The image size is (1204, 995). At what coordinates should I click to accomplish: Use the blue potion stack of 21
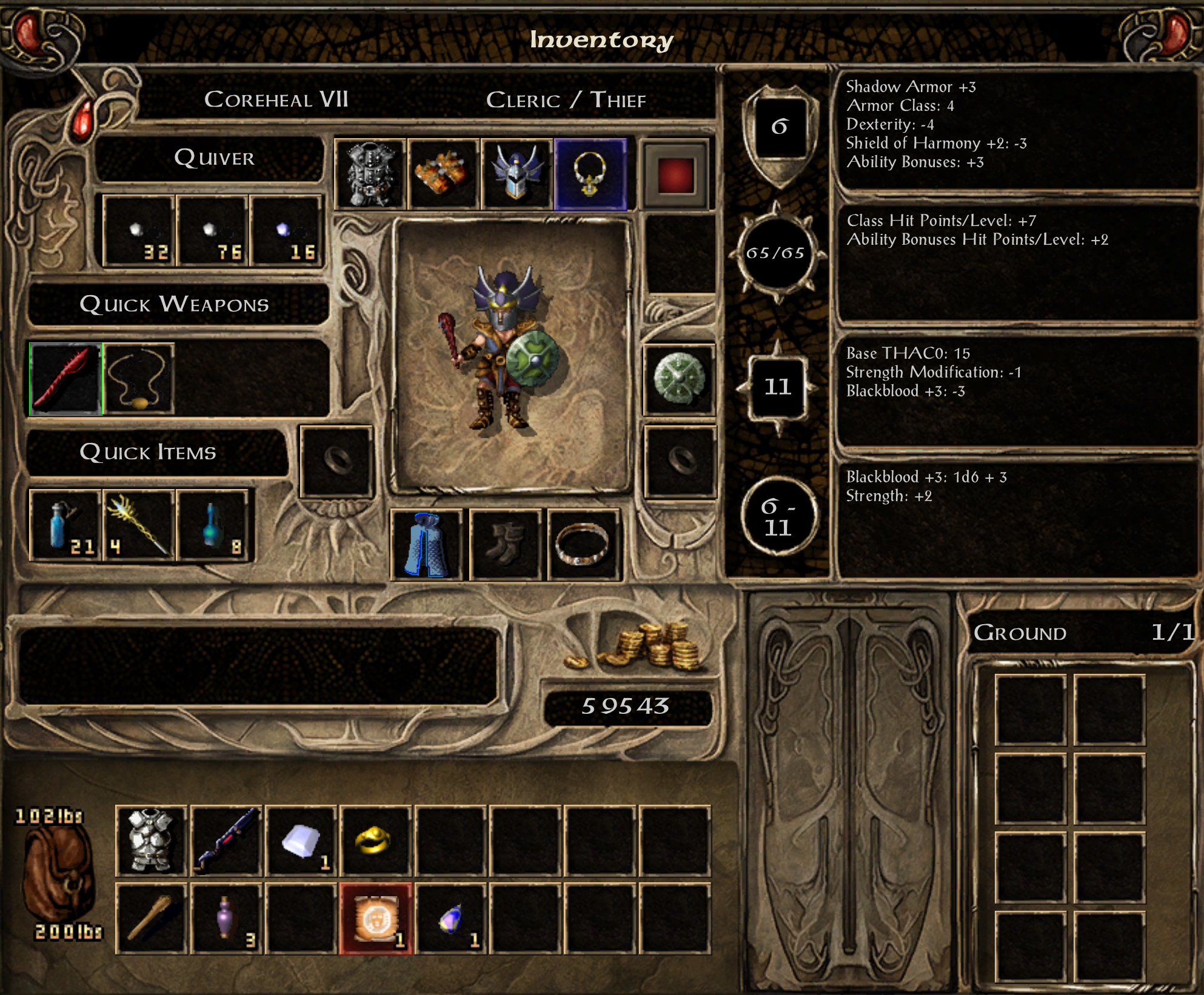pyautogui.click(x=65, y=525)
